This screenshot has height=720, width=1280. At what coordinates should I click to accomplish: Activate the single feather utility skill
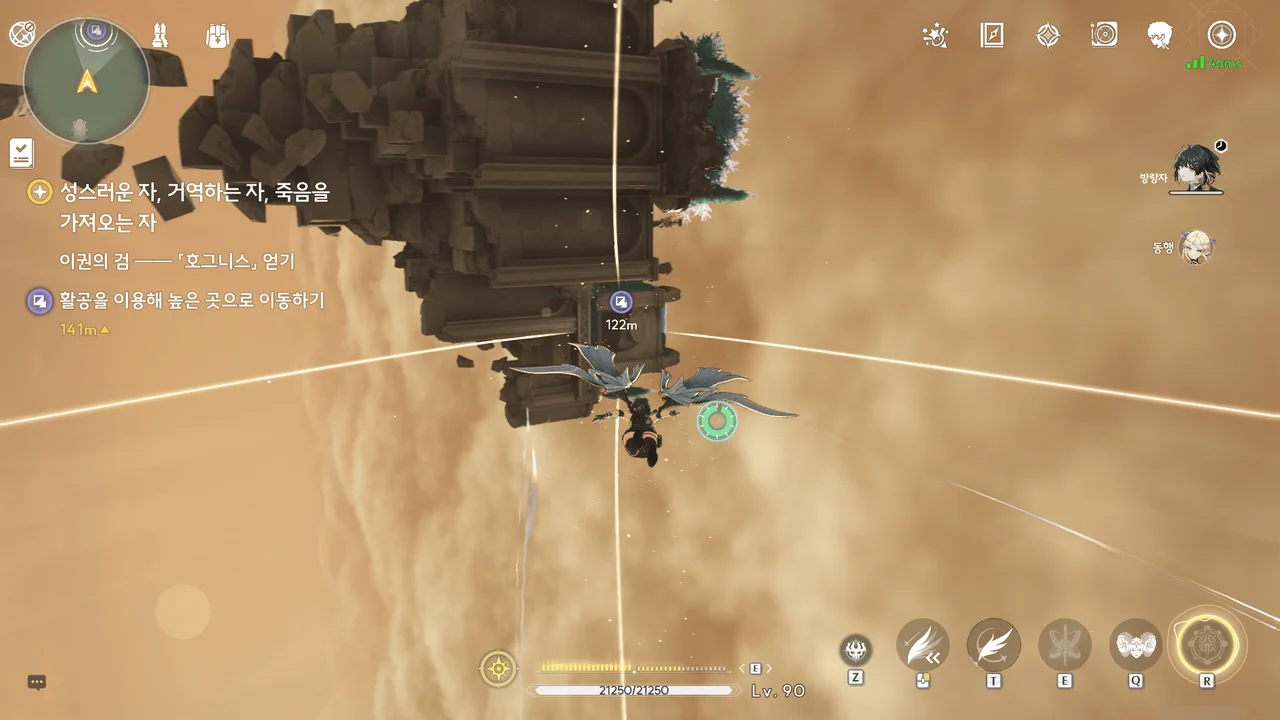click(x=993, y=645)
